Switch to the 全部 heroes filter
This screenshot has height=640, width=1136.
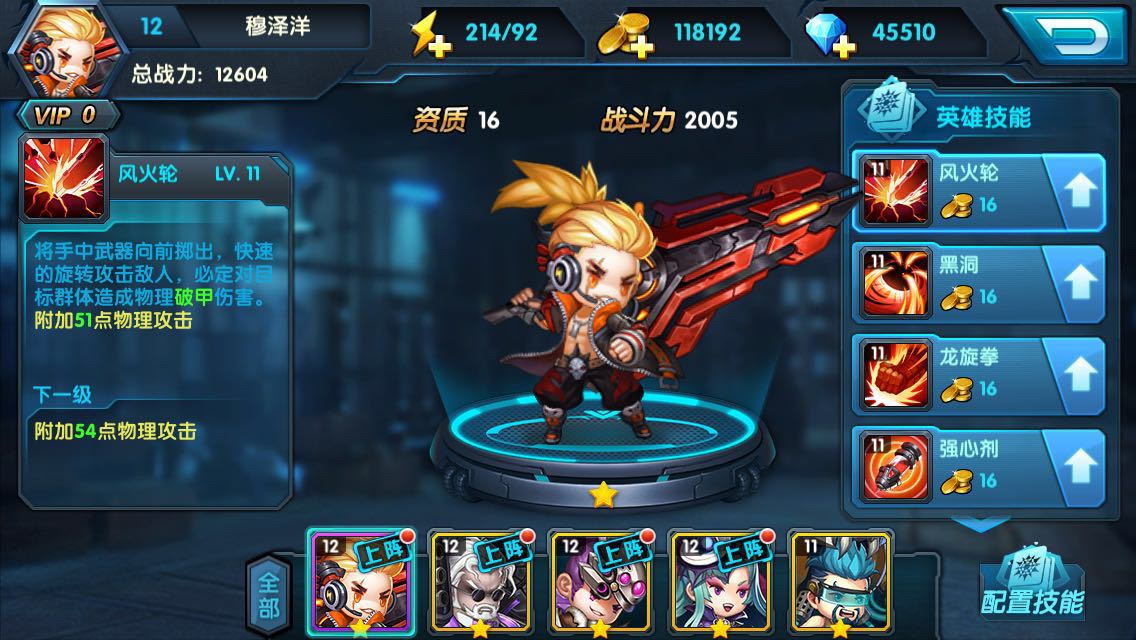pyautogui.click(x=268, y=592)
